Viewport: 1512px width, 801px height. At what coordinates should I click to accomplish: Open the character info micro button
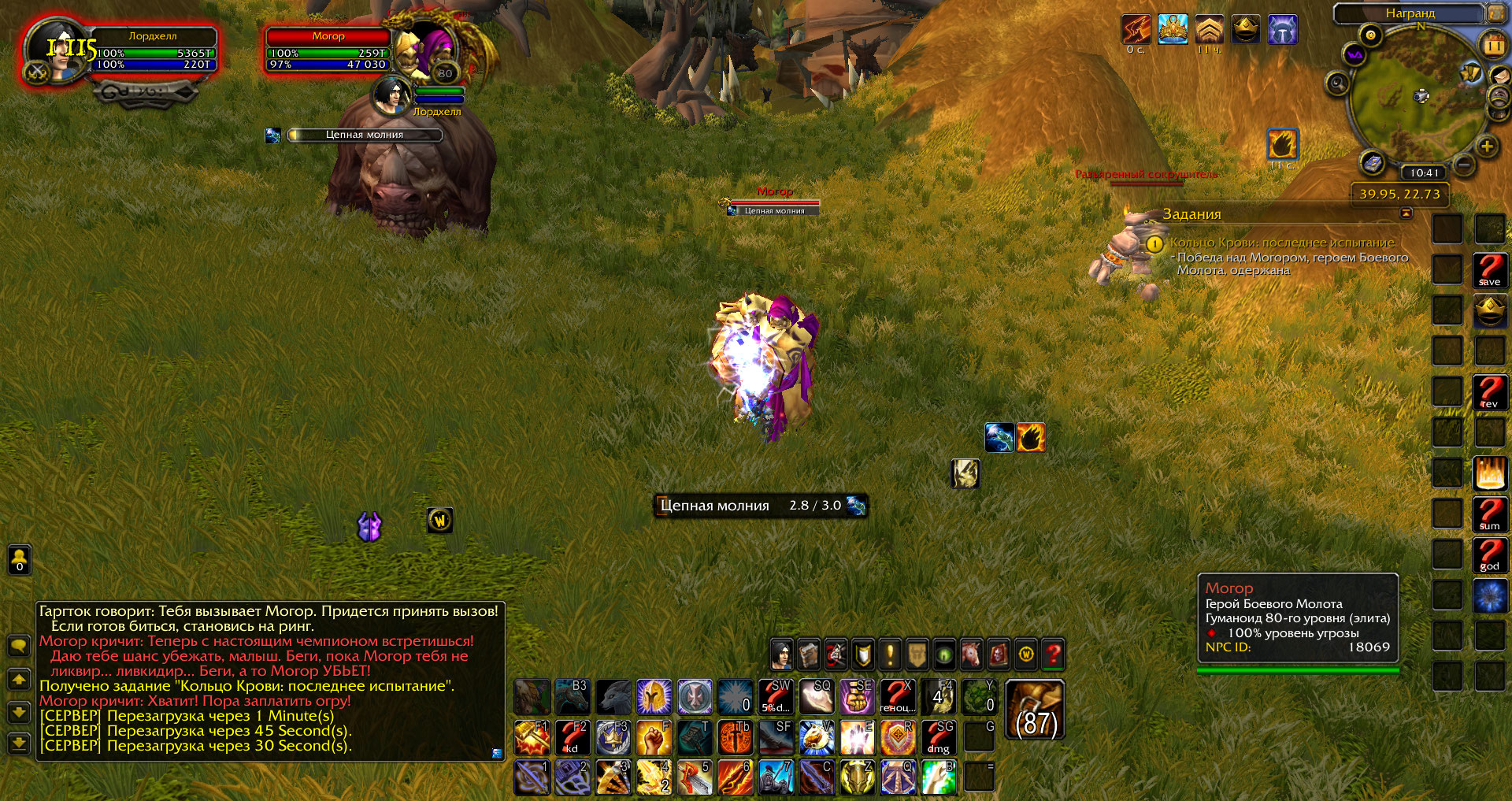781,654
